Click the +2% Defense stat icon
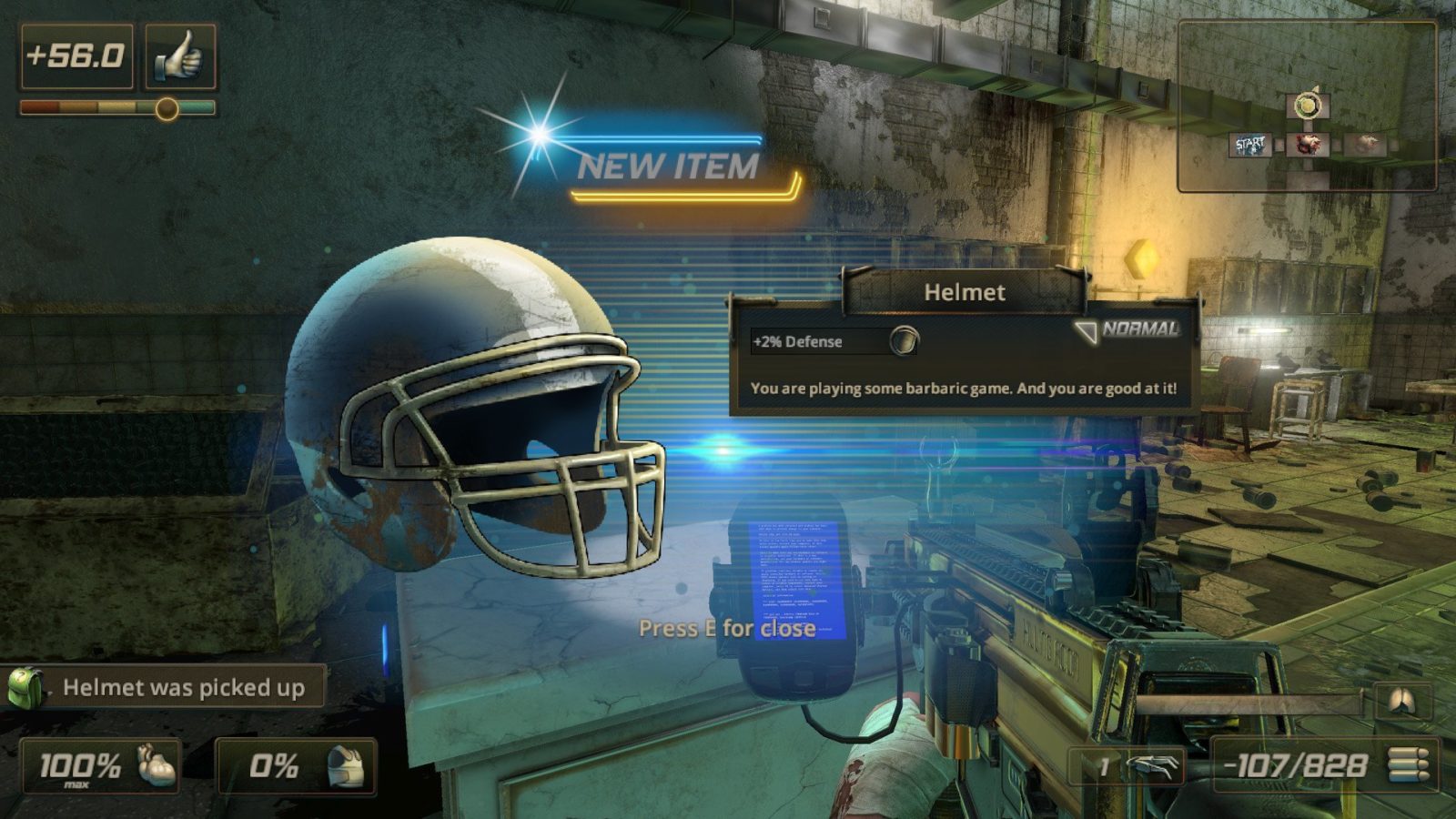 click(904, 340)
